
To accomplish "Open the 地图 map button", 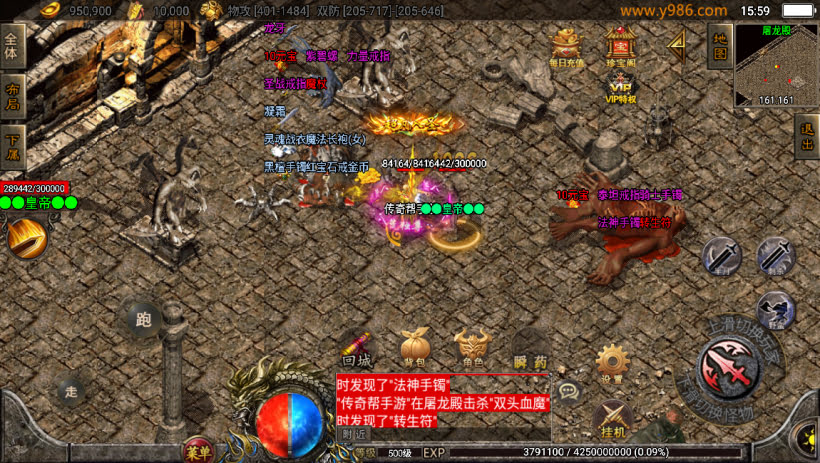I will click(718, 45).
